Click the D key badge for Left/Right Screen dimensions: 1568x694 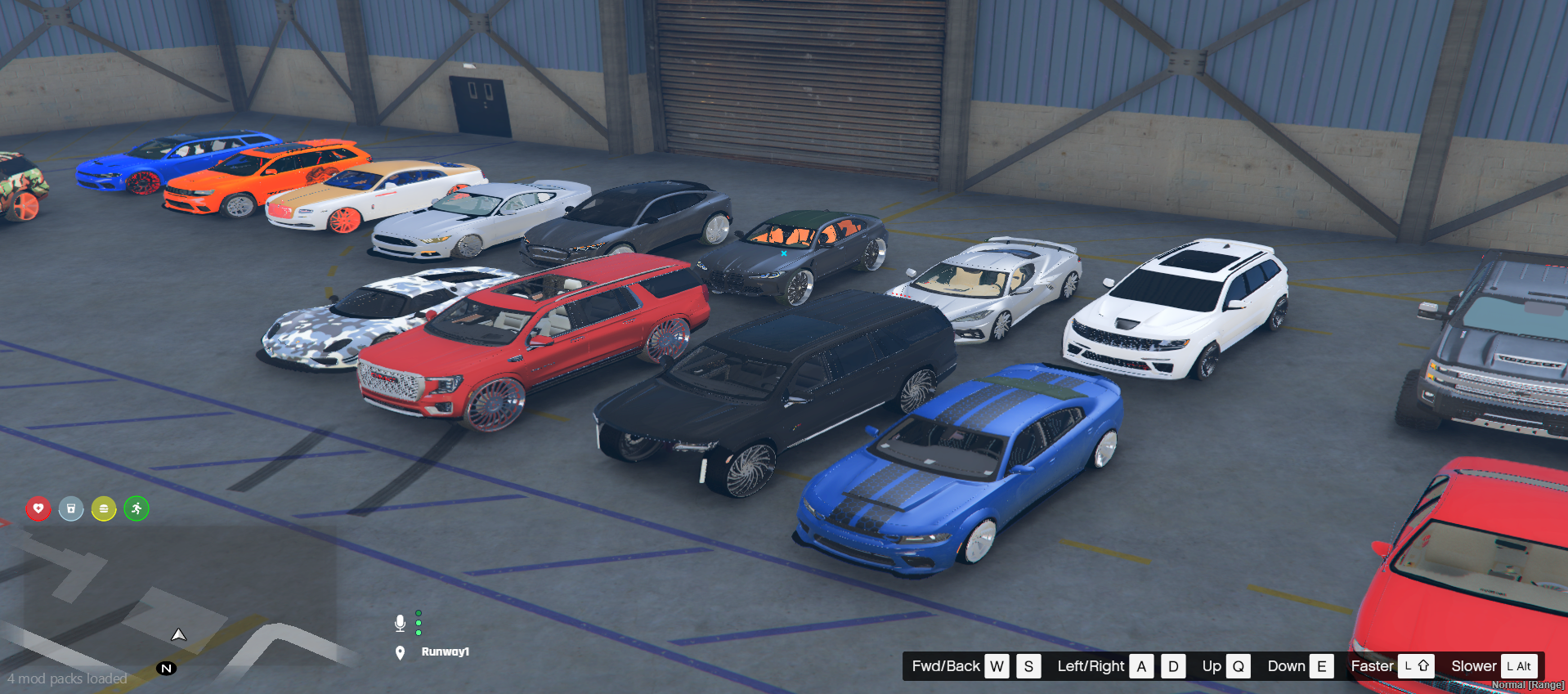coord(1173,666)
